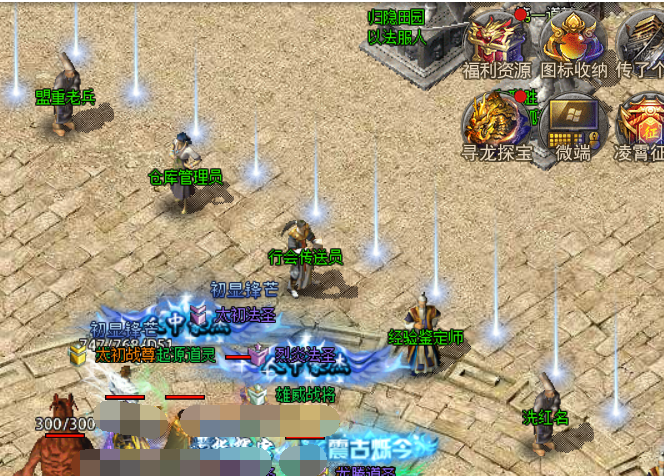Viewport: 664px width, 476px height.
Task: Click the 图标收纳 icon-collapse button
Action: click(x=573, y=40)
